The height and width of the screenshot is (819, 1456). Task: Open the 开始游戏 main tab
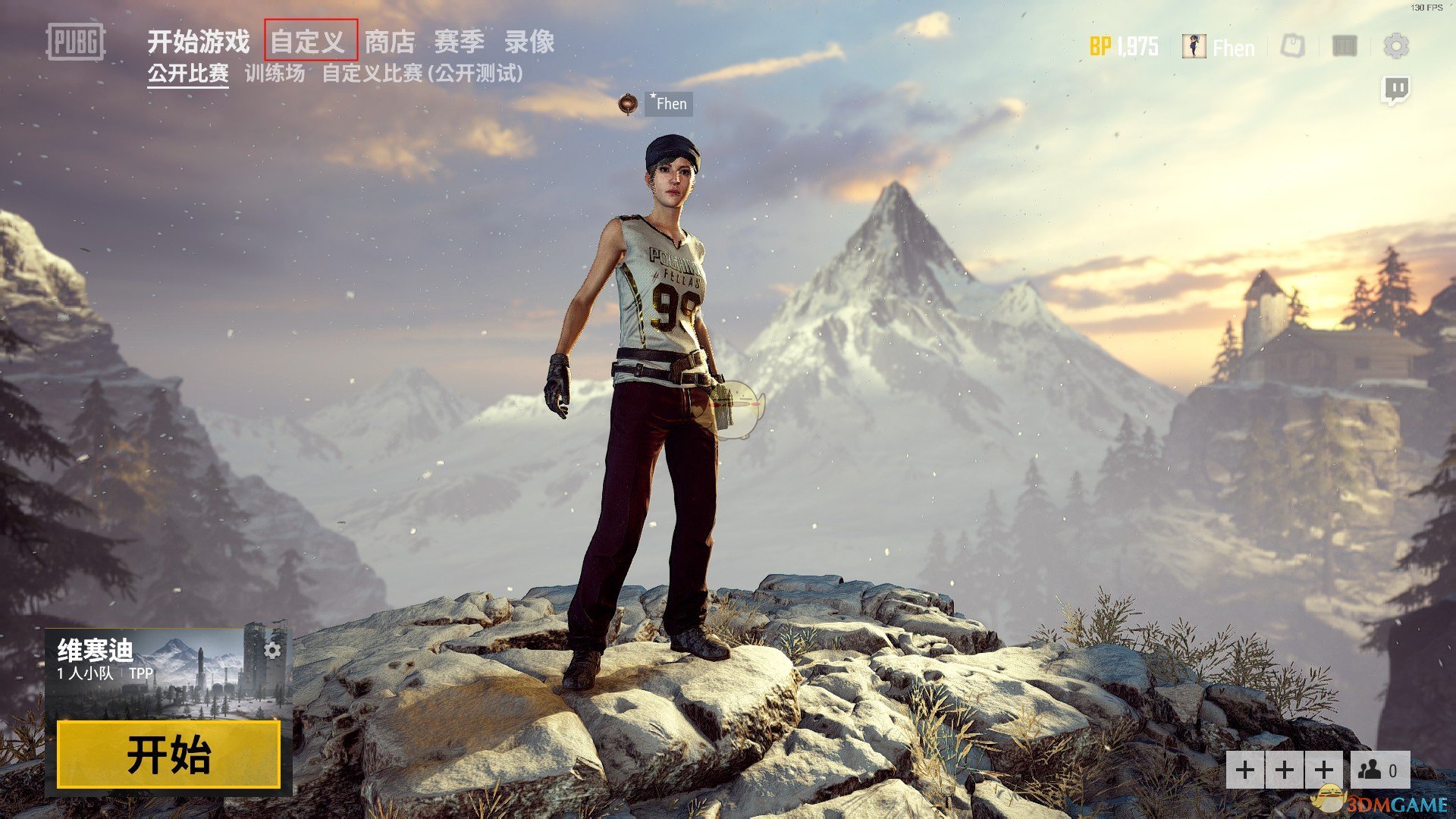tap(198, 42)
